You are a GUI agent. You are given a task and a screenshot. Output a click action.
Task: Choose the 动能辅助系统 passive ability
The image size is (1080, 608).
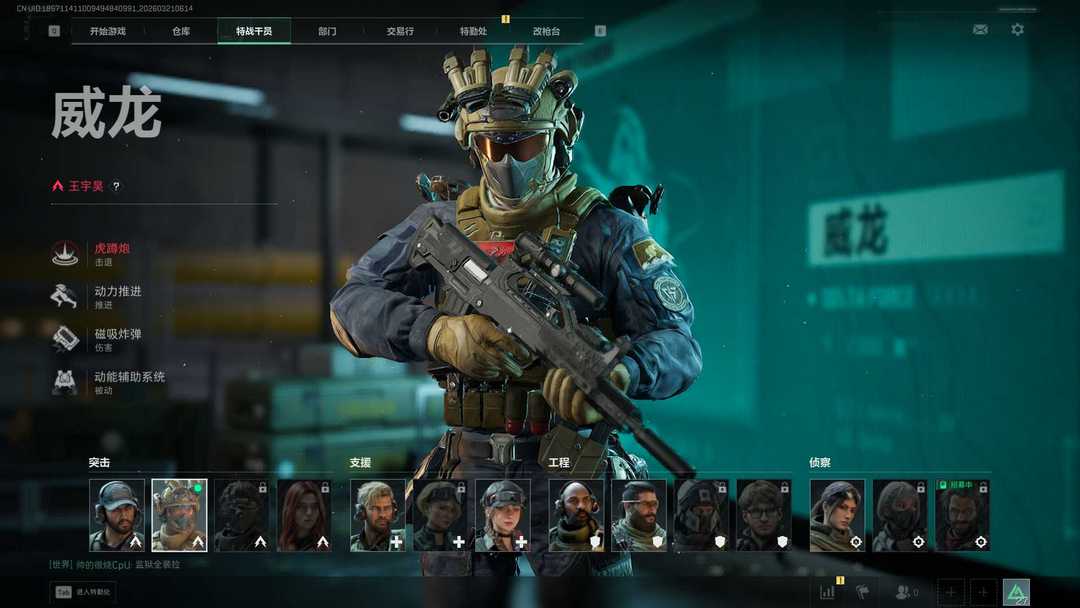pos(128,382)
